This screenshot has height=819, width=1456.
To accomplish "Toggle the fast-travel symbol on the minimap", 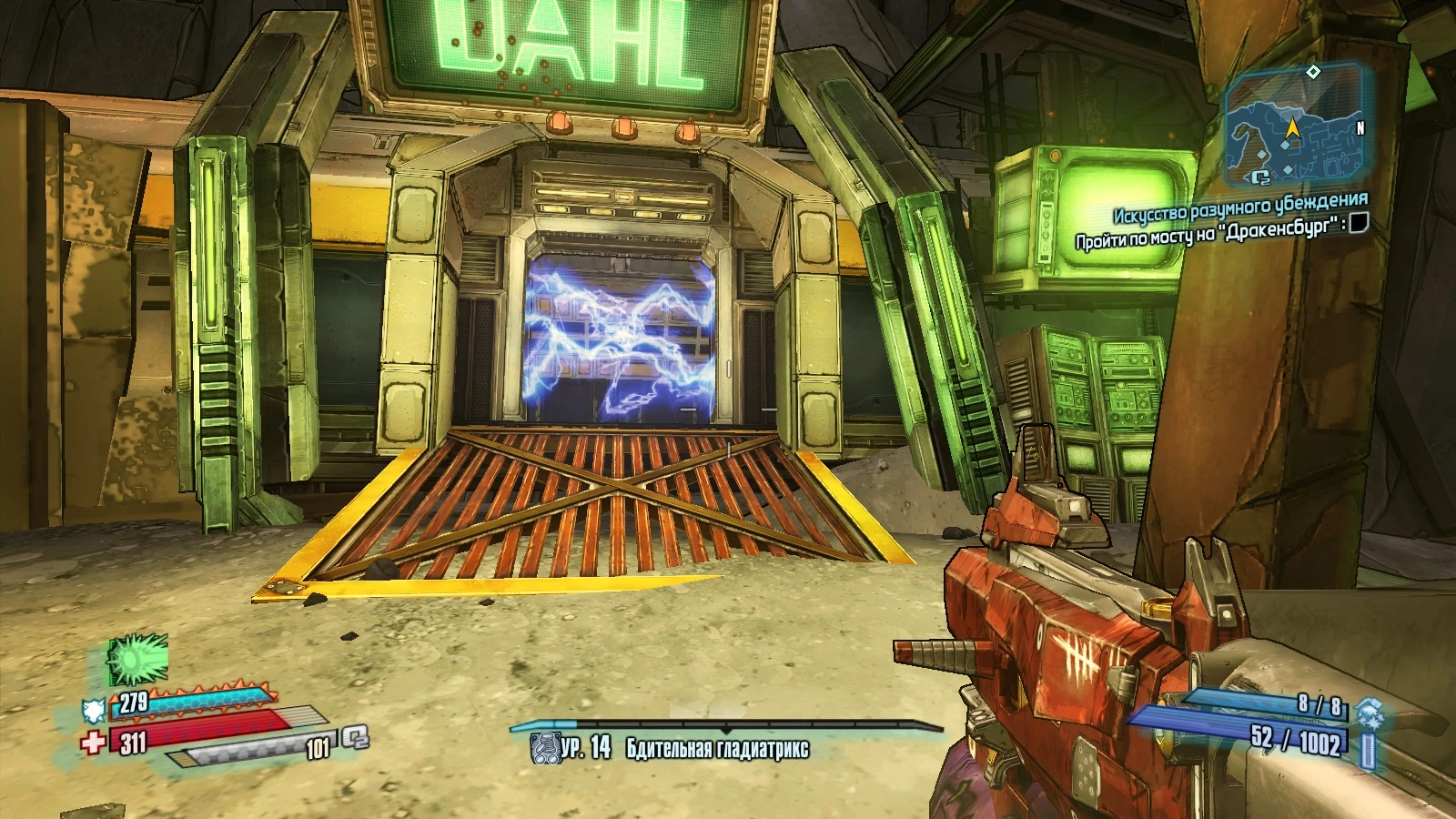I will tap(1260, 177).
